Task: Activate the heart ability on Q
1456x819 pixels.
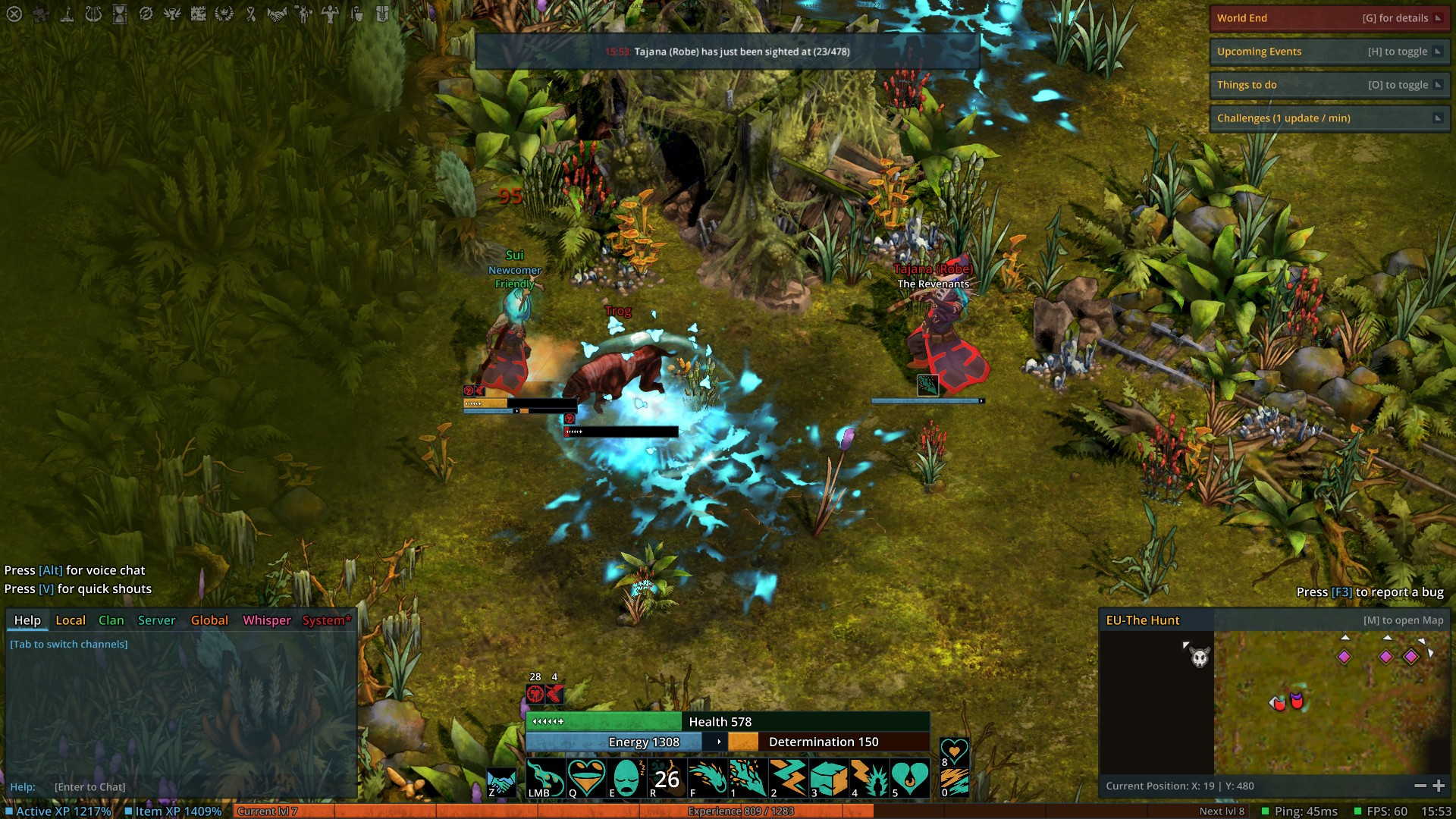Action: tap(586, 778)
